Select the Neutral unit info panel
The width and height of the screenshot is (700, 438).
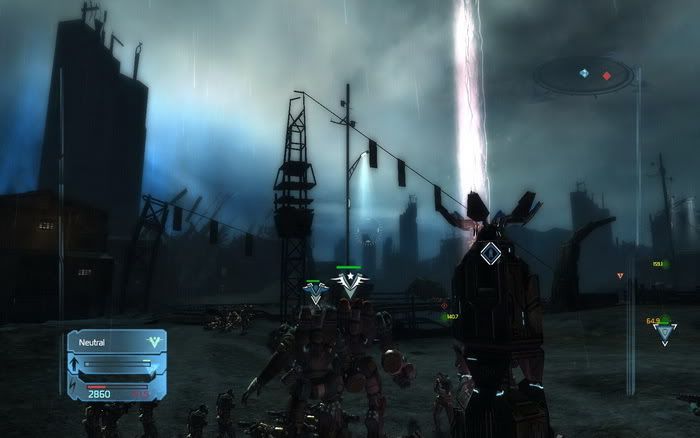117,367
